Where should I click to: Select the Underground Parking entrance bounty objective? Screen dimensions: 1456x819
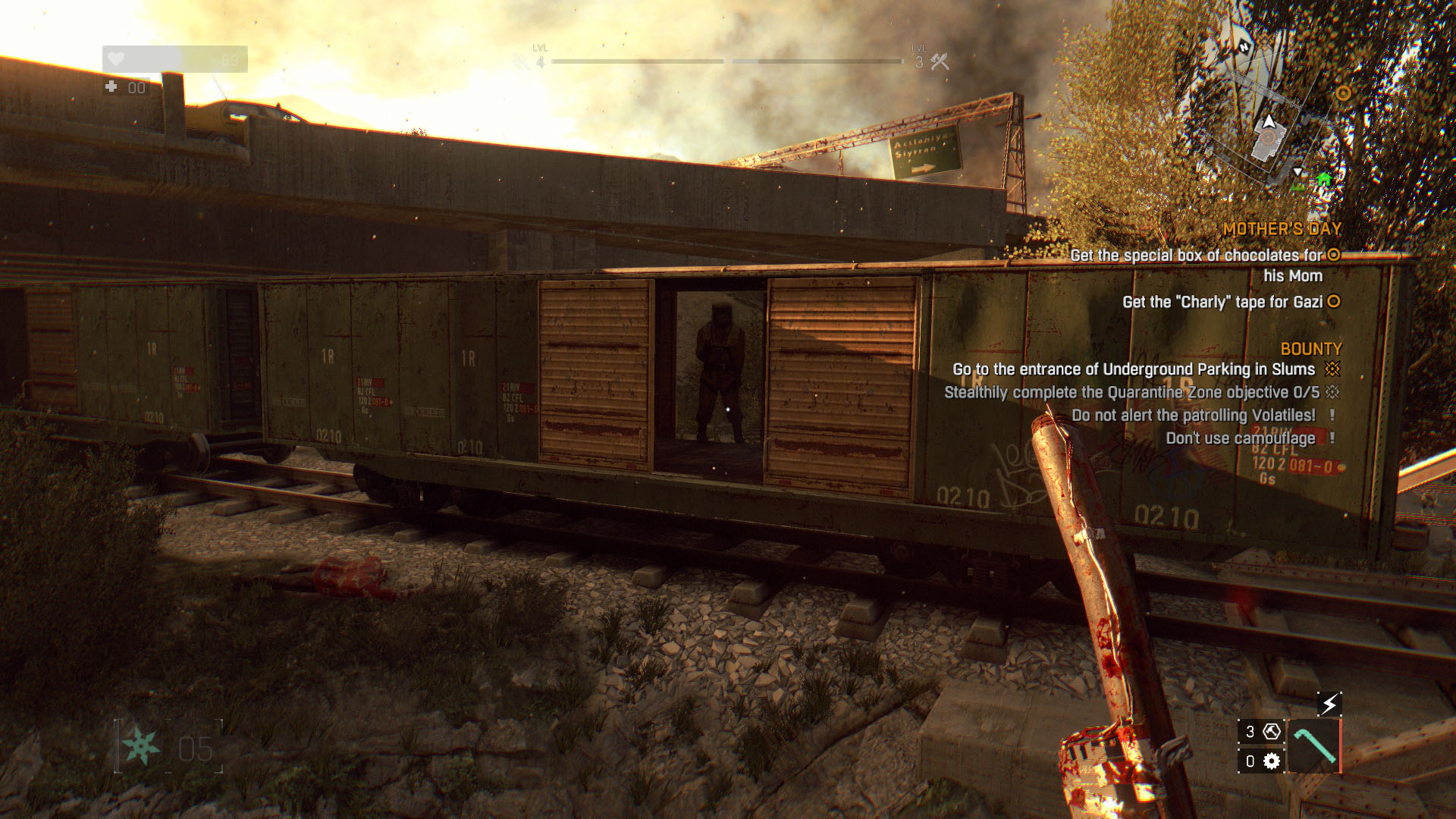pyautogui.click(x=1134, y=369)
